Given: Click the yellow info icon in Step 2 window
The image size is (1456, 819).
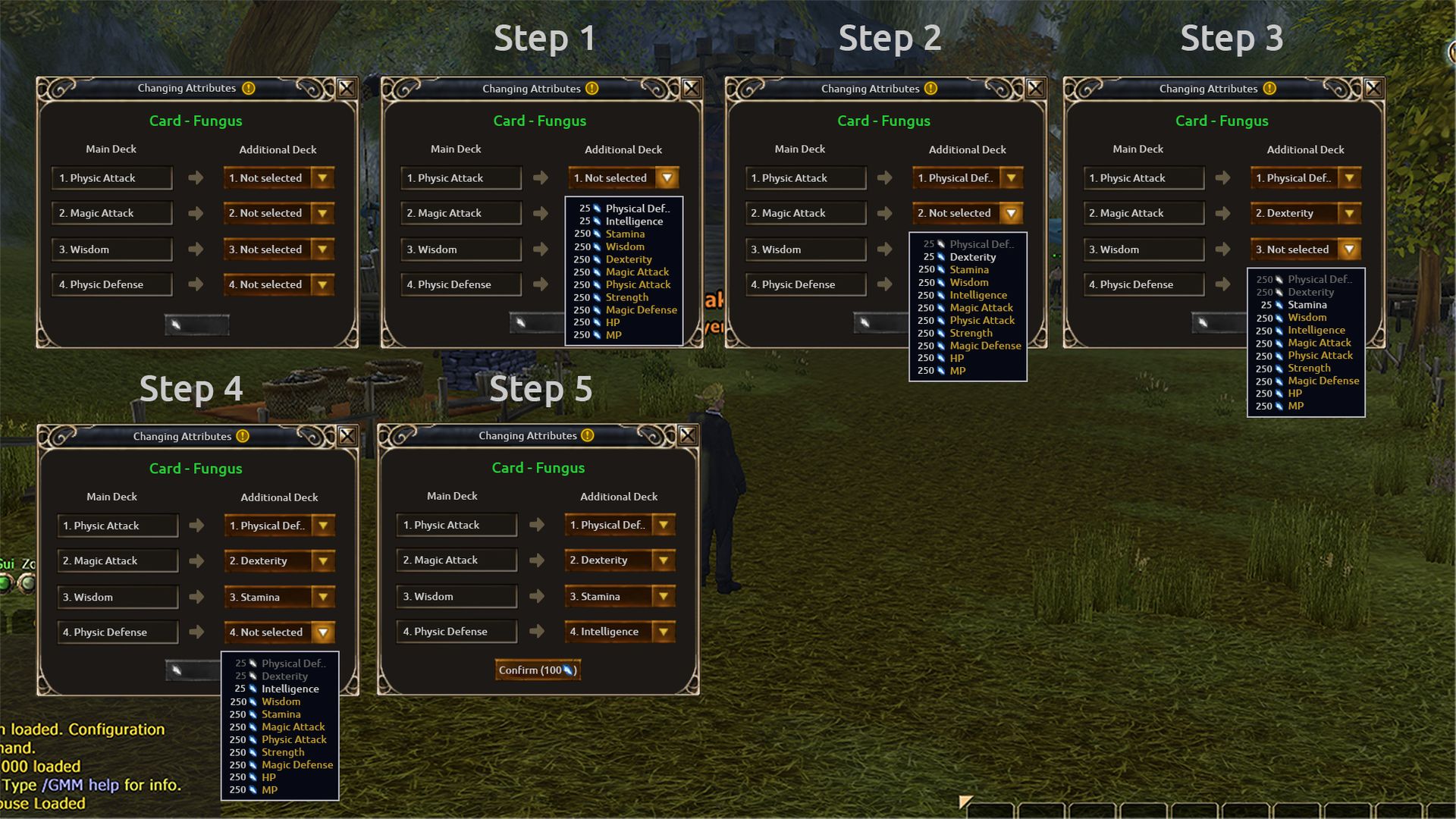Looking at the screenshot, I should click(x=931, y=89).
